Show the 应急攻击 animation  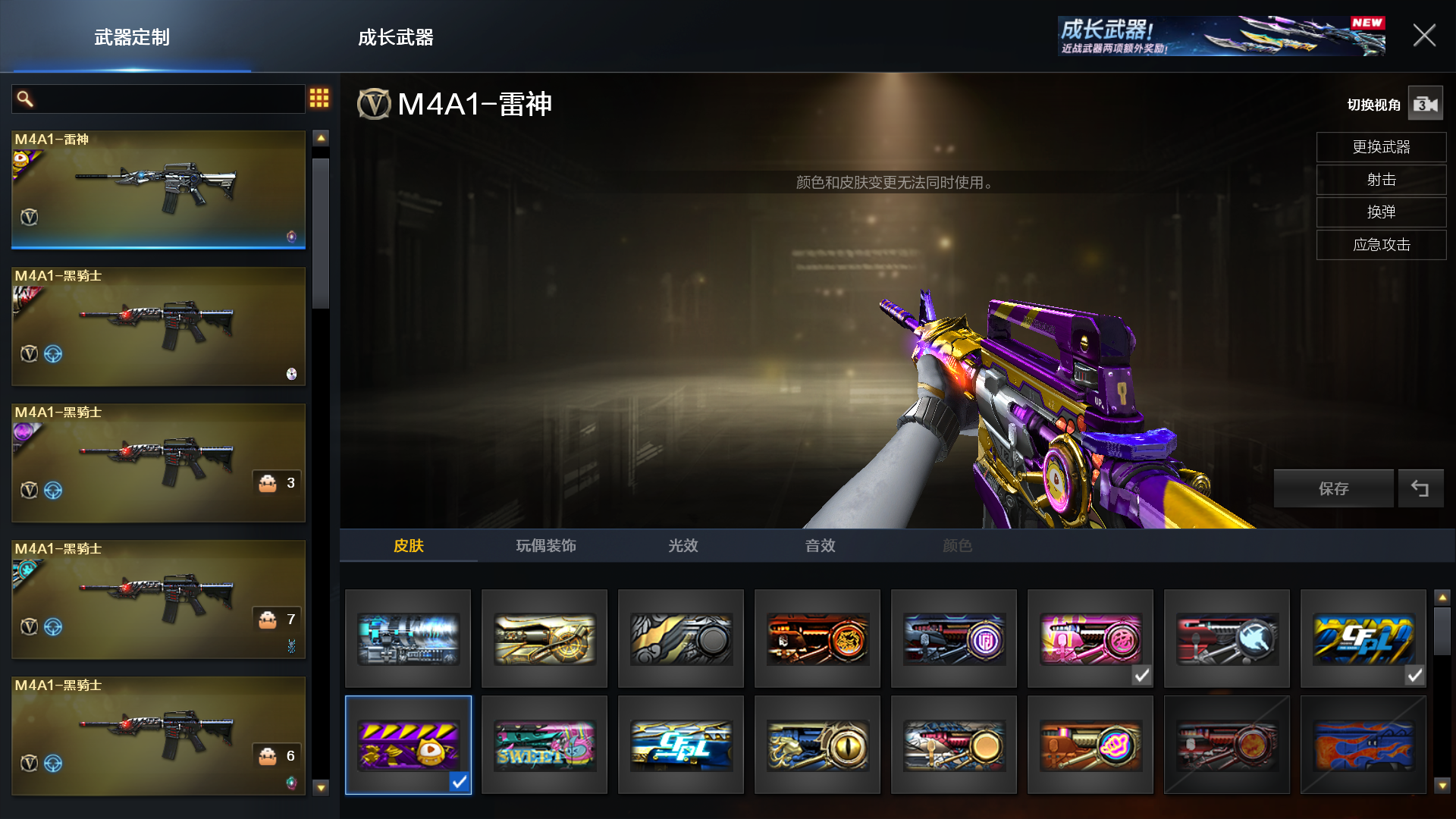[x=1381, y=245]
